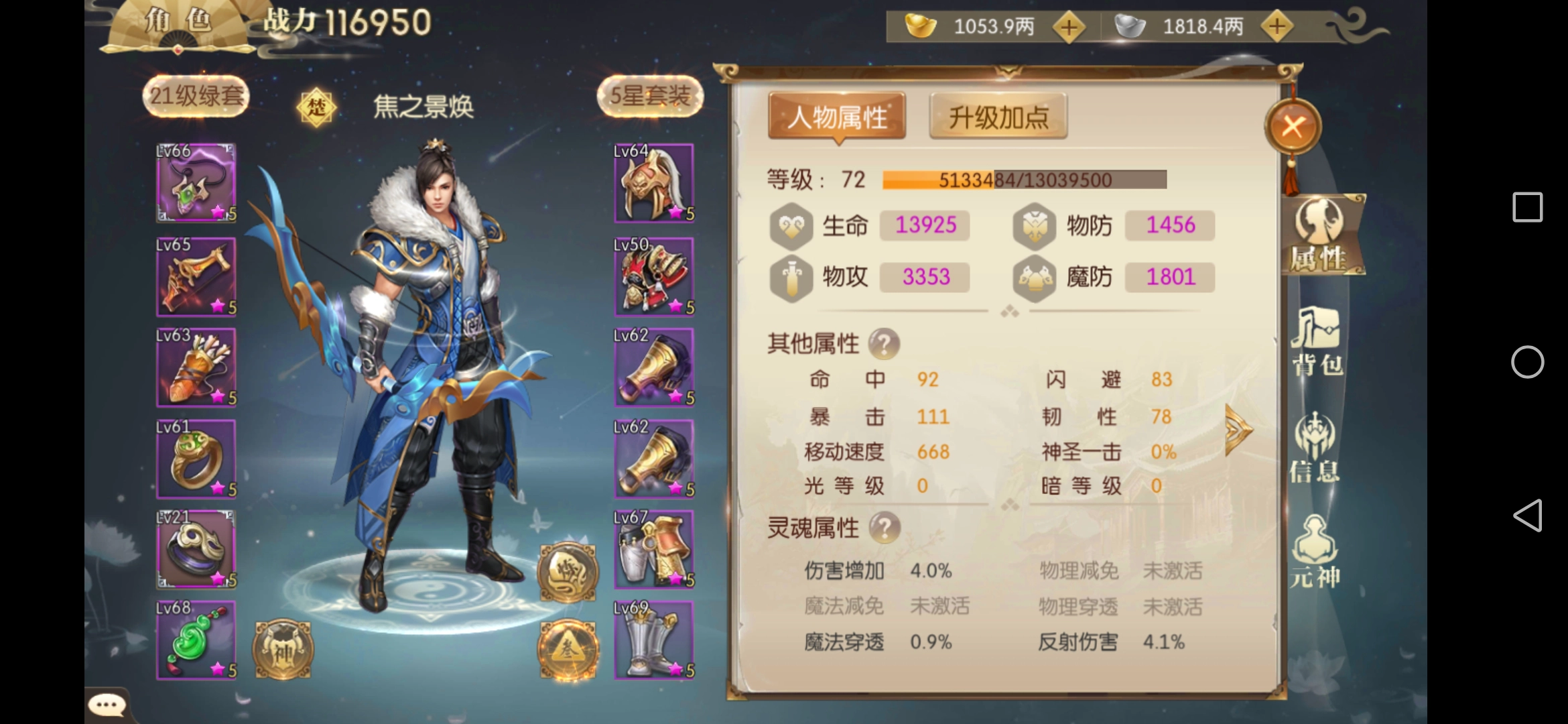The height and width of the screenshot is (724, 1568).
Task: Open the 其他属性 help question mark
Action: 884,344
